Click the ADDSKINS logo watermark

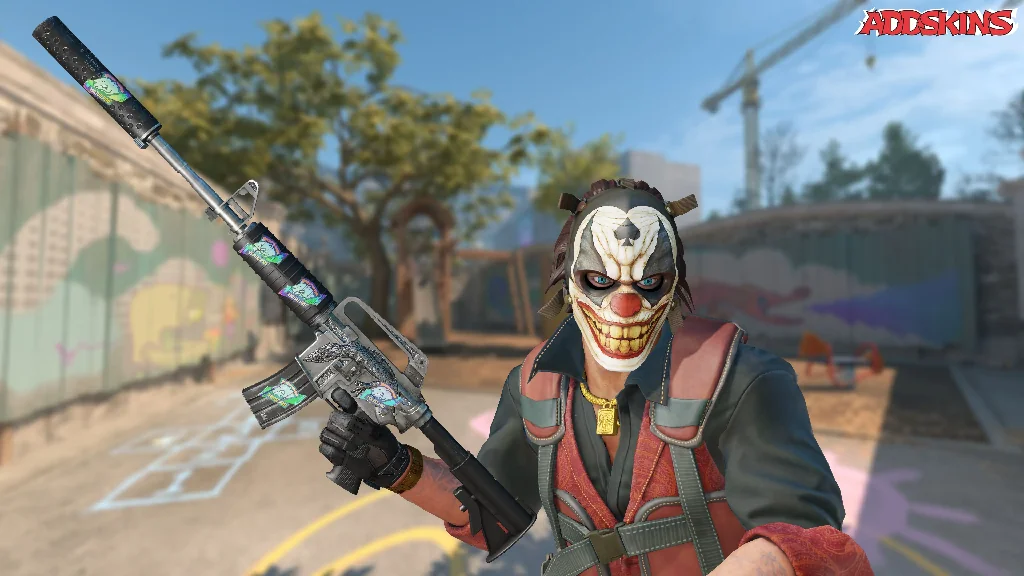pyautogui.click(x=936, y=22)
